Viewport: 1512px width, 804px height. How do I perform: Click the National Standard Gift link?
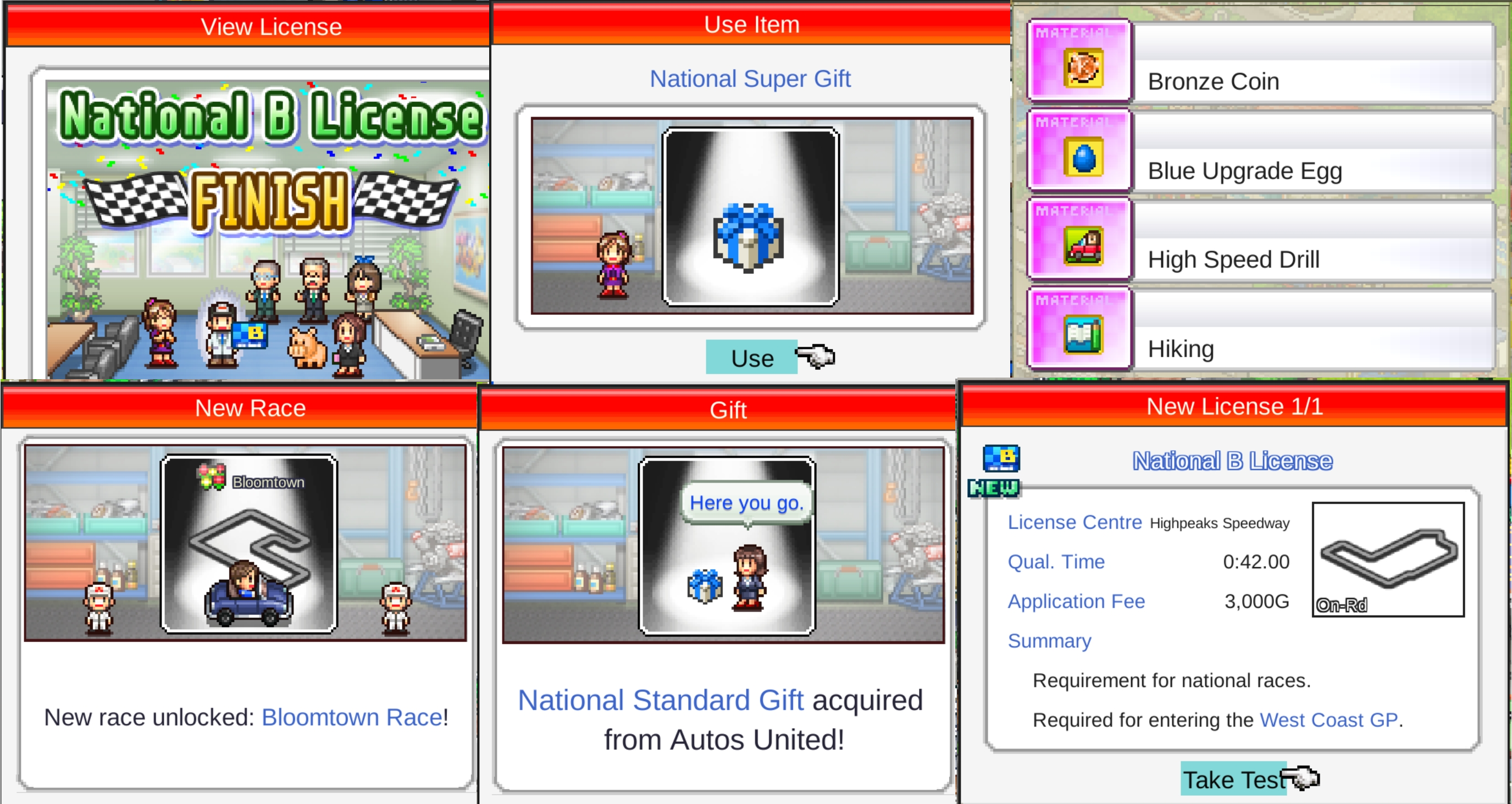660,700
